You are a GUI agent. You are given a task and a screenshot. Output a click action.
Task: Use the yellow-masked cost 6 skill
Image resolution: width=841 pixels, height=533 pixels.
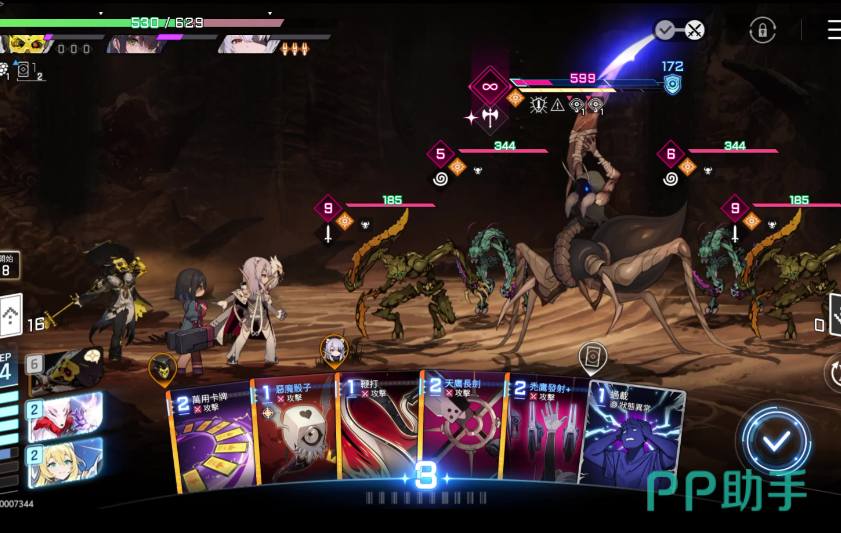66,370
